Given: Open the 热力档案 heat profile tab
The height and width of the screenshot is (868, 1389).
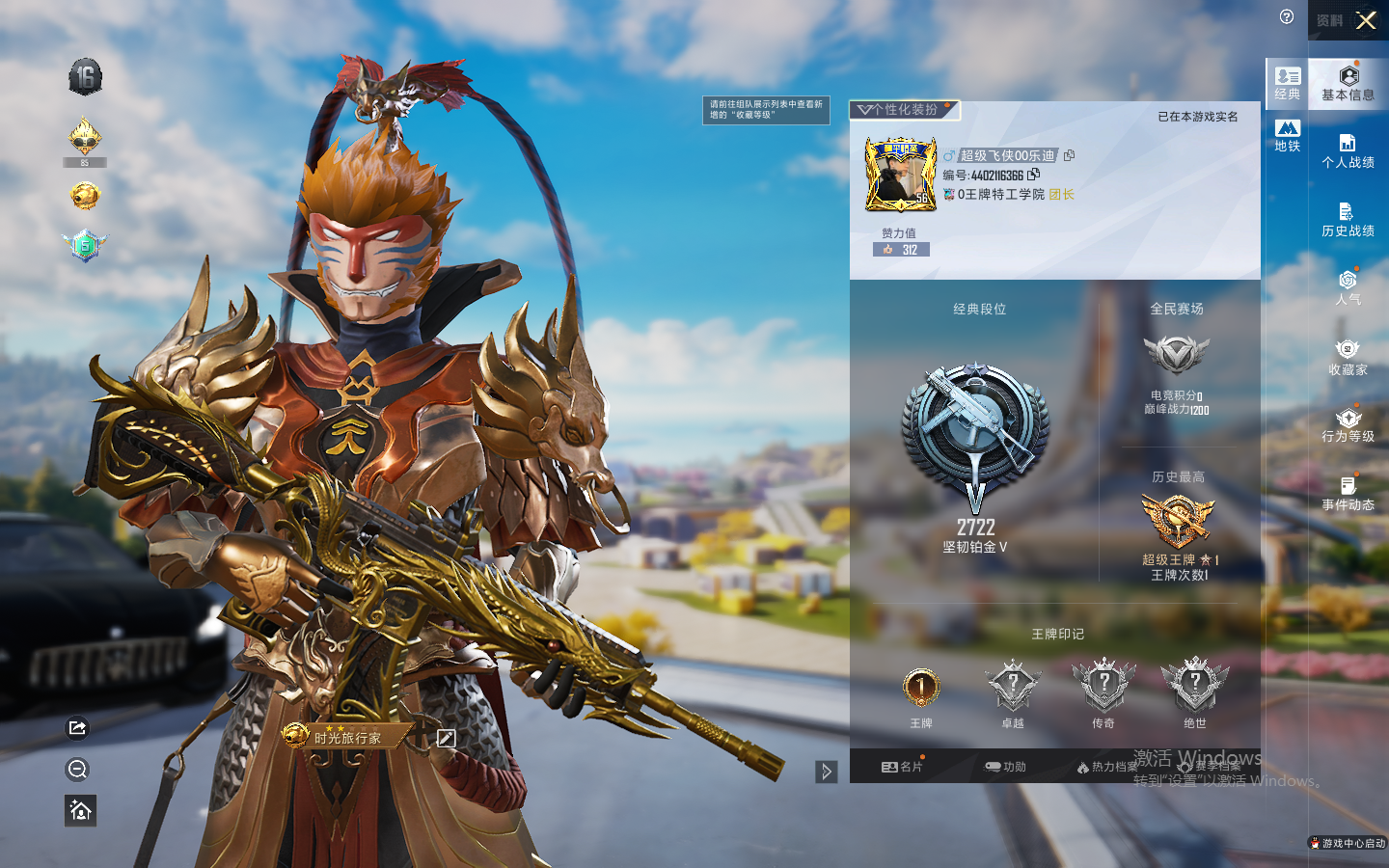Looking at the screenshot, I should click(x=1107, y=767).
